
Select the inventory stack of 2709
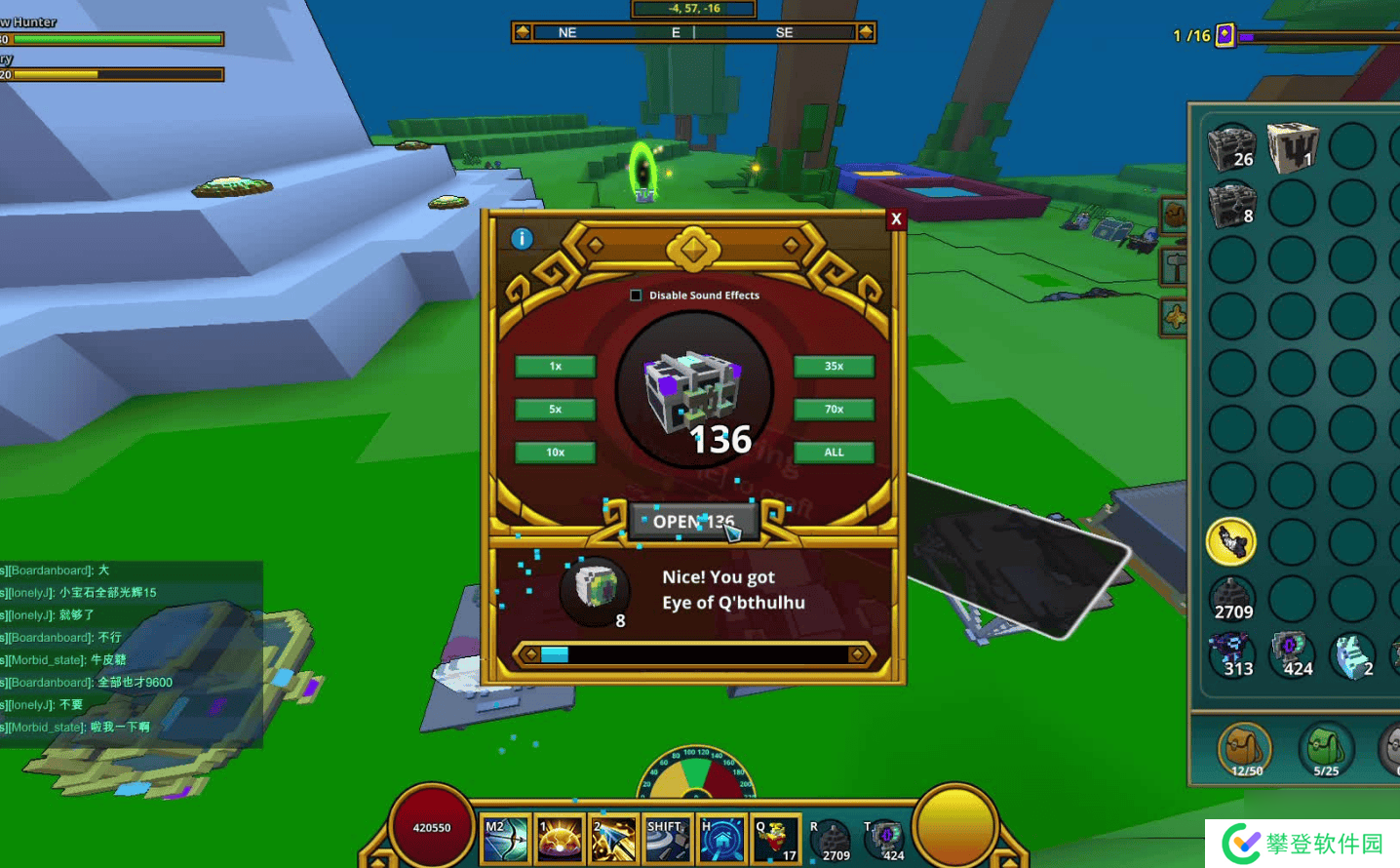(1231, 598)
